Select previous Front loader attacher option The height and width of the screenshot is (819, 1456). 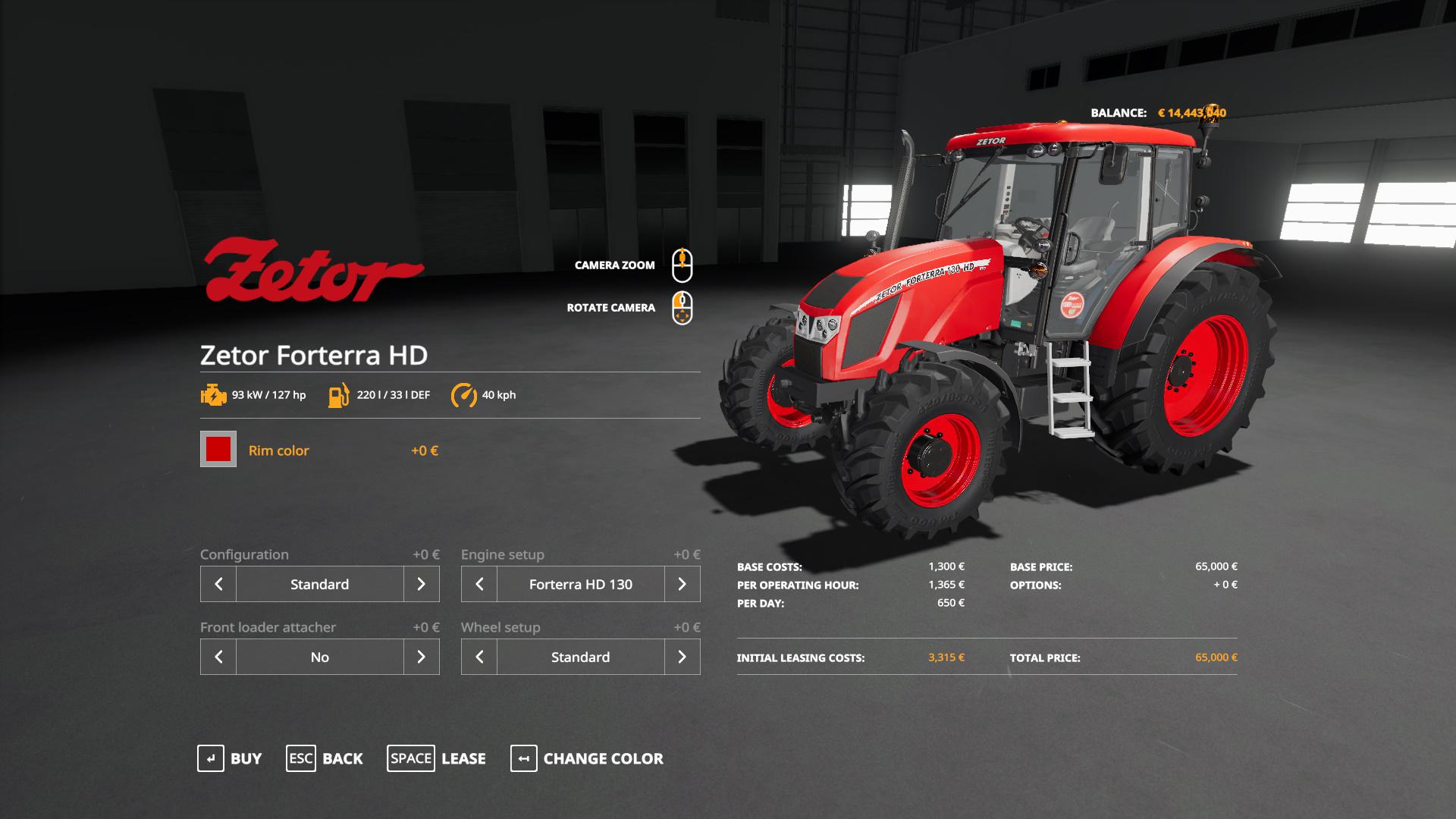(218, 657)
